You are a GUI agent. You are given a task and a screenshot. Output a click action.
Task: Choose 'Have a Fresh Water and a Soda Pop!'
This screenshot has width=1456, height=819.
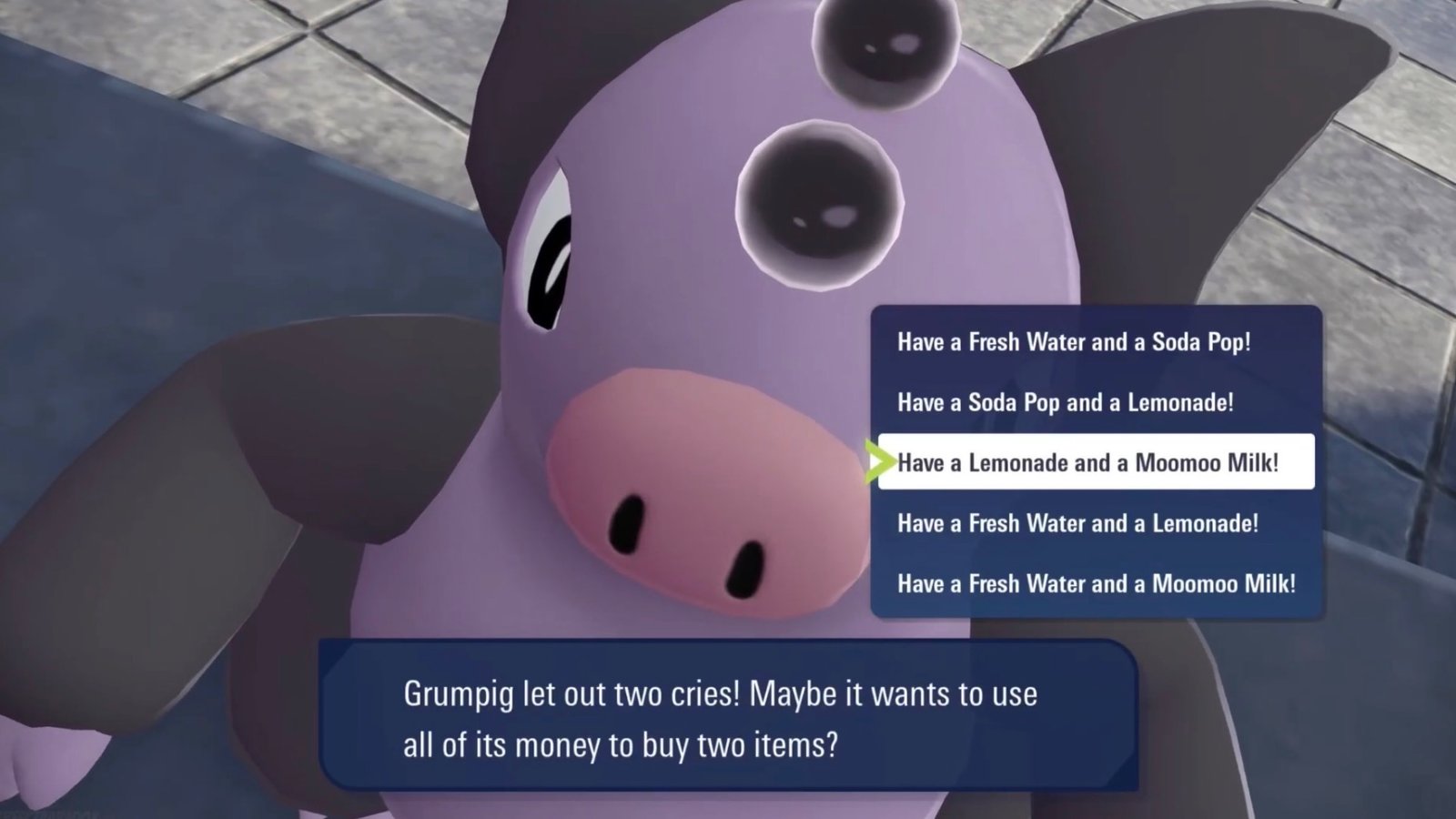point(1074,343)
